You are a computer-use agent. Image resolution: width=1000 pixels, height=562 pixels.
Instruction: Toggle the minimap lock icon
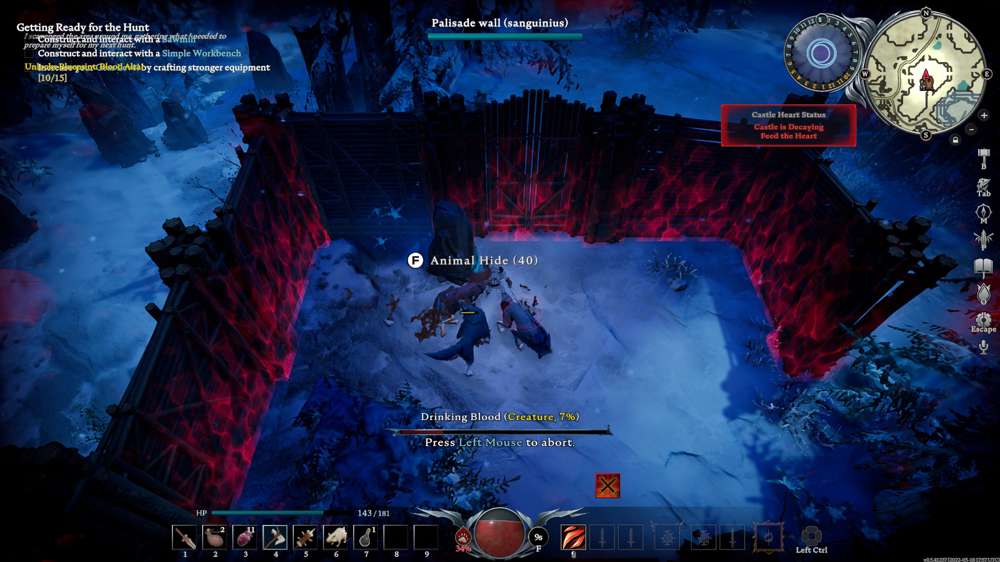(956, 140)
